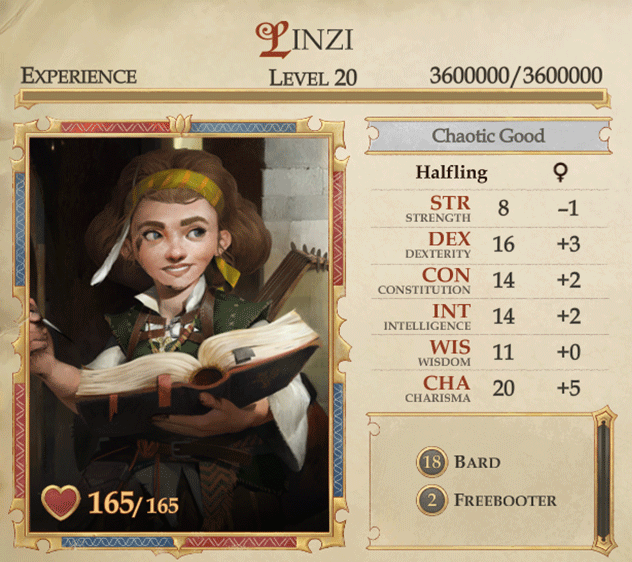Click the Chaotic Good alignment banner
632x562 pixels.
point(487,136)
